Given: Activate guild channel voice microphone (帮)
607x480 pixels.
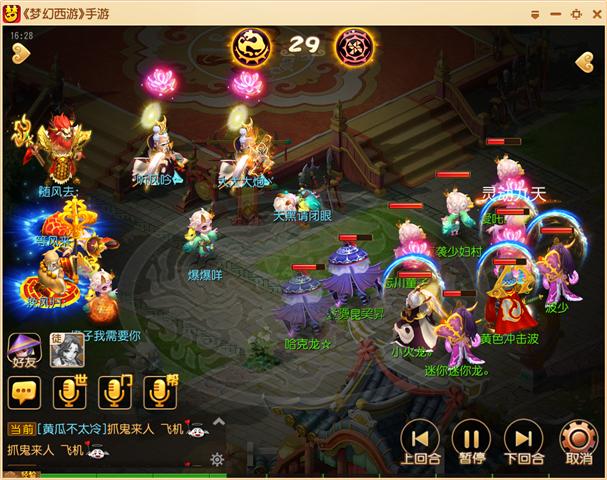Looking at the screenshot, I should pyautogui.click(x=162, y=392).
